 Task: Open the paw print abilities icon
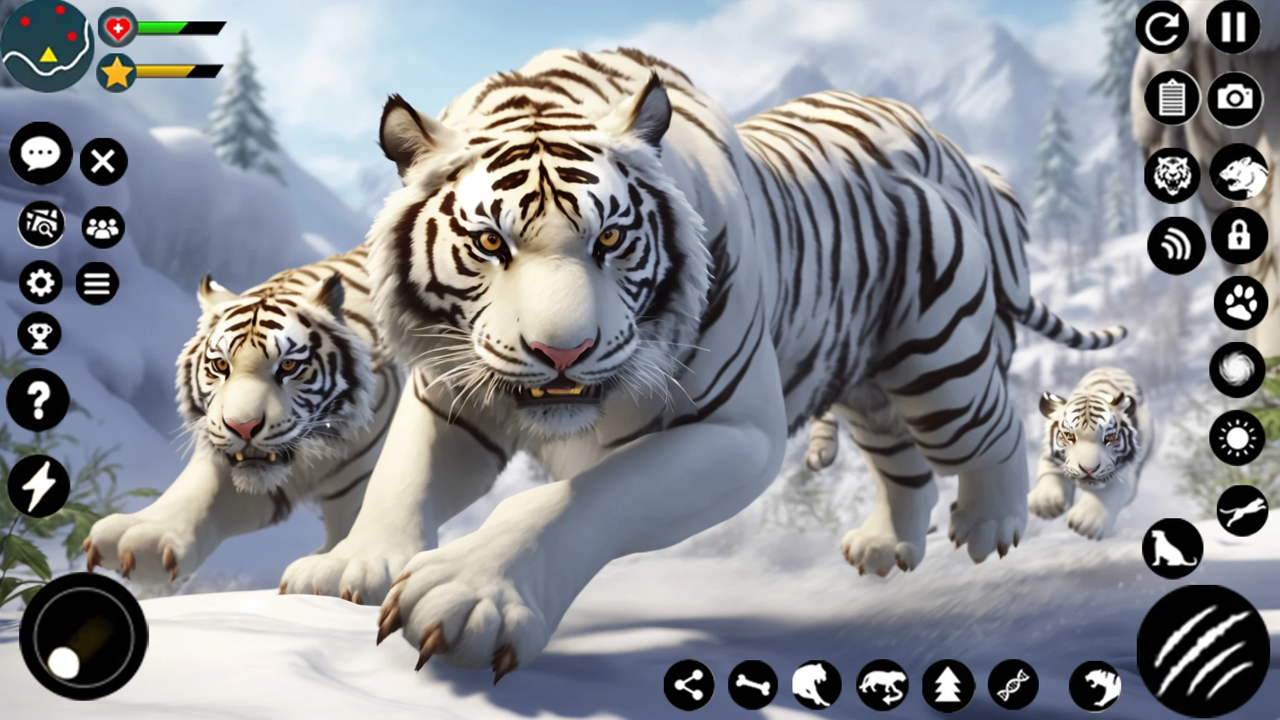(1240, 302)
